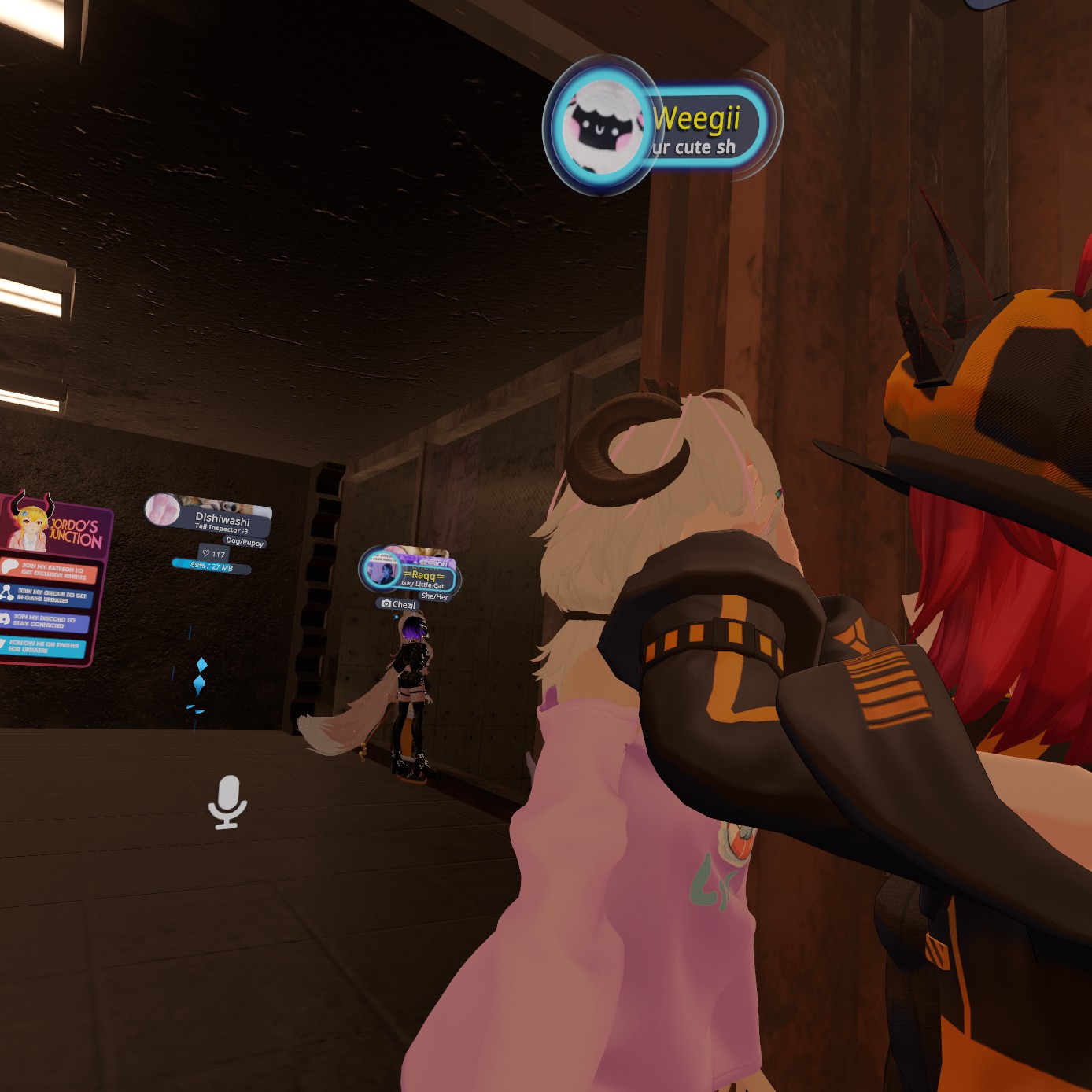Click the Join My Group button
1092x1092 pixels.
pos(49,596)
